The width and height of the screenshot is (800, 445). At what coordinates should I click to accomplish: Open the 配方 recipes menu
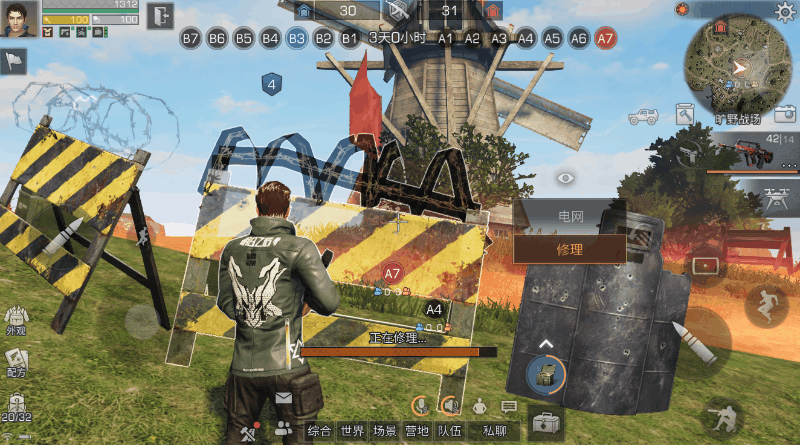pyautogui.click(x=15, y=362)
